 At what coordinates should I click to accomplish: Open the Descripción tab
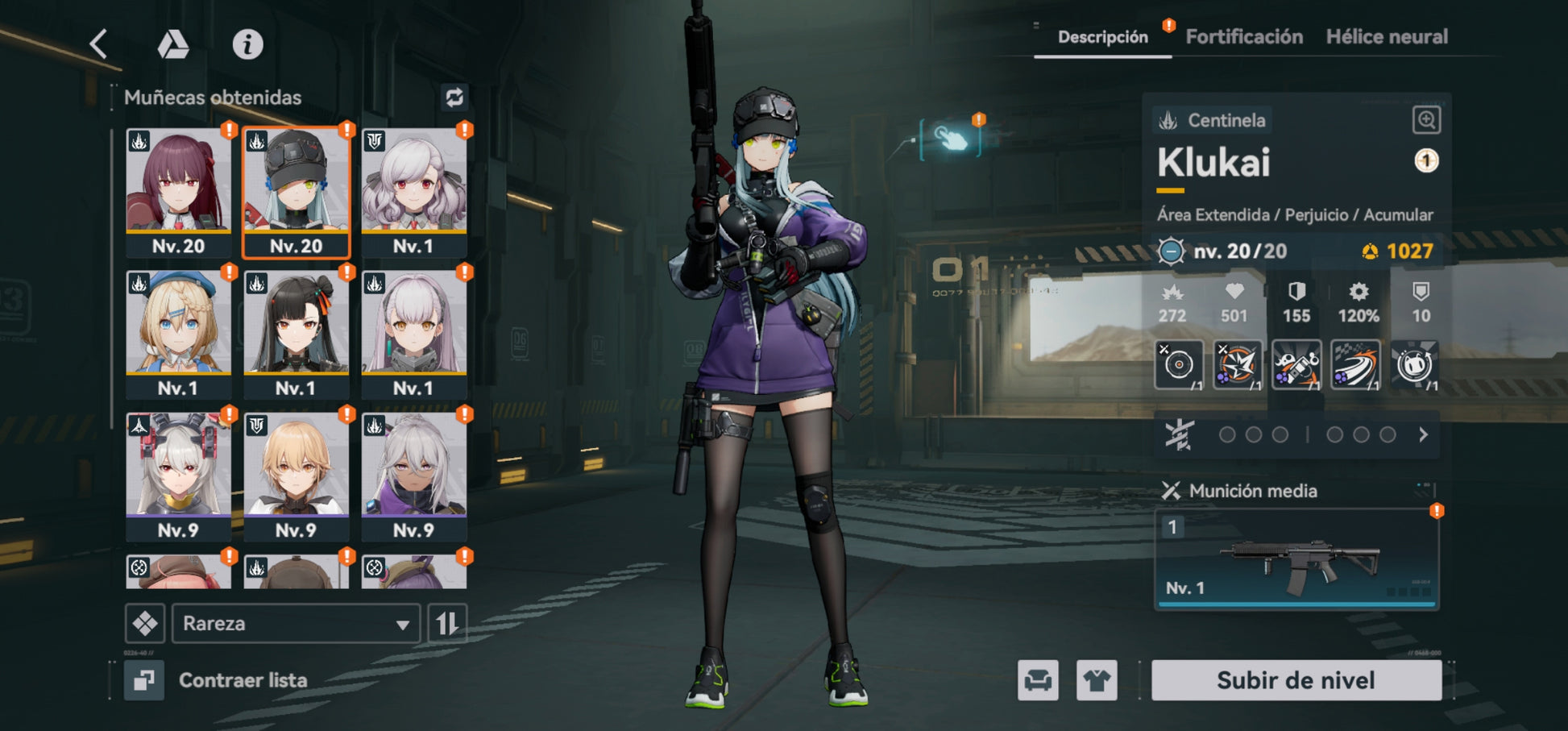point(1102,37)
